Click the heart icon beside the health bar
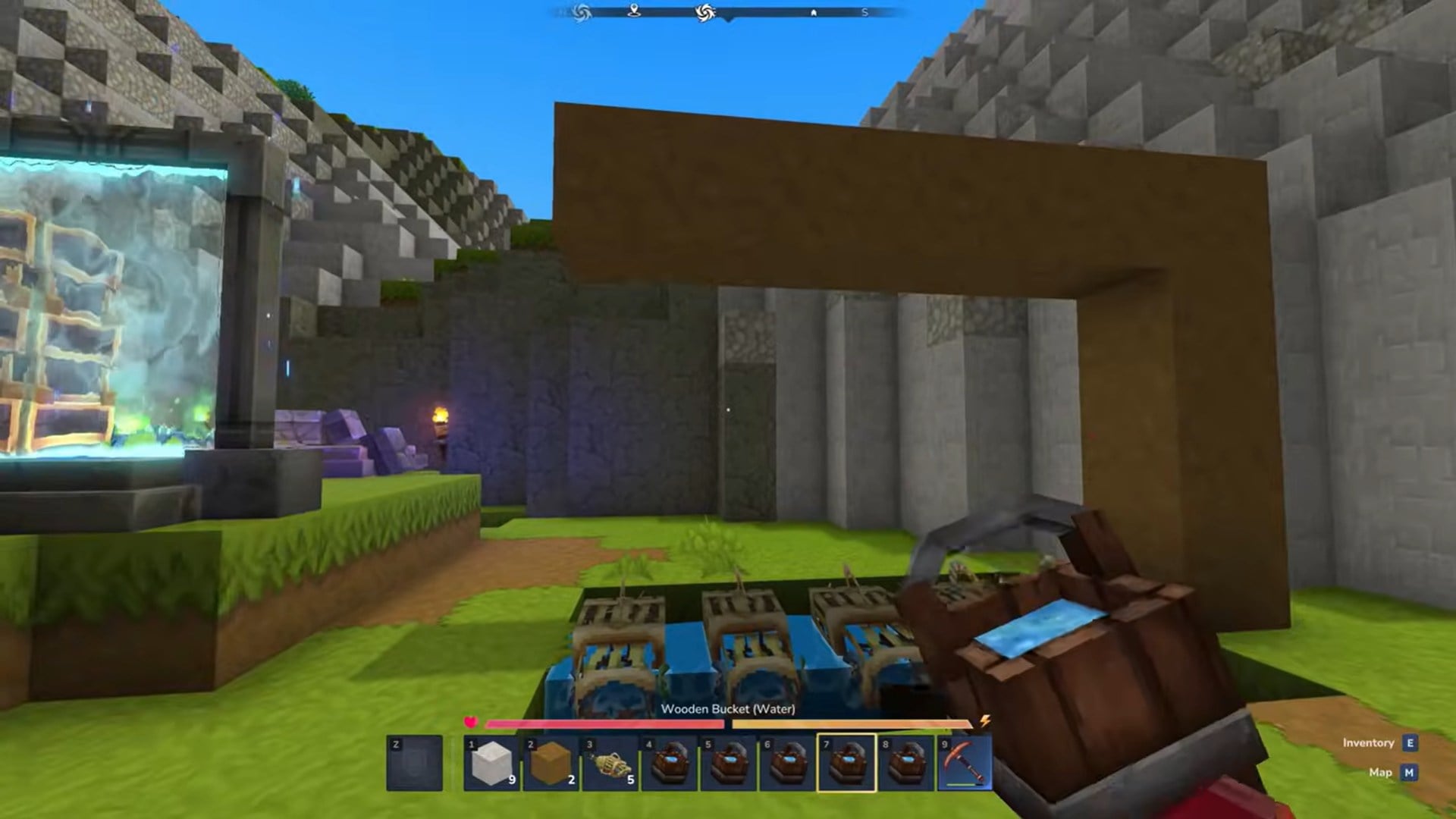 472,722
